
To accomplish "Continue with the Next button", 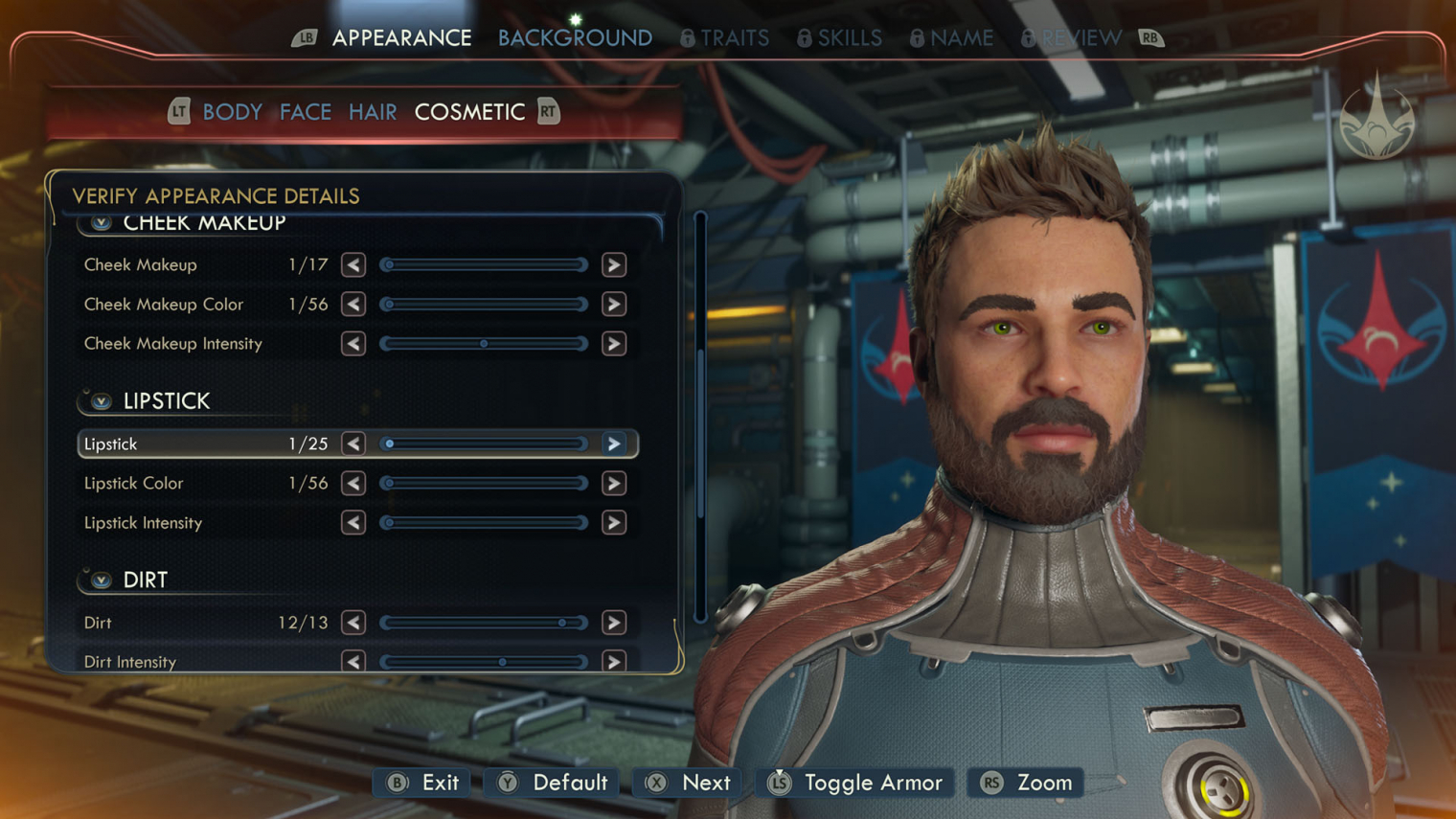I will click(x=689, y=783).
